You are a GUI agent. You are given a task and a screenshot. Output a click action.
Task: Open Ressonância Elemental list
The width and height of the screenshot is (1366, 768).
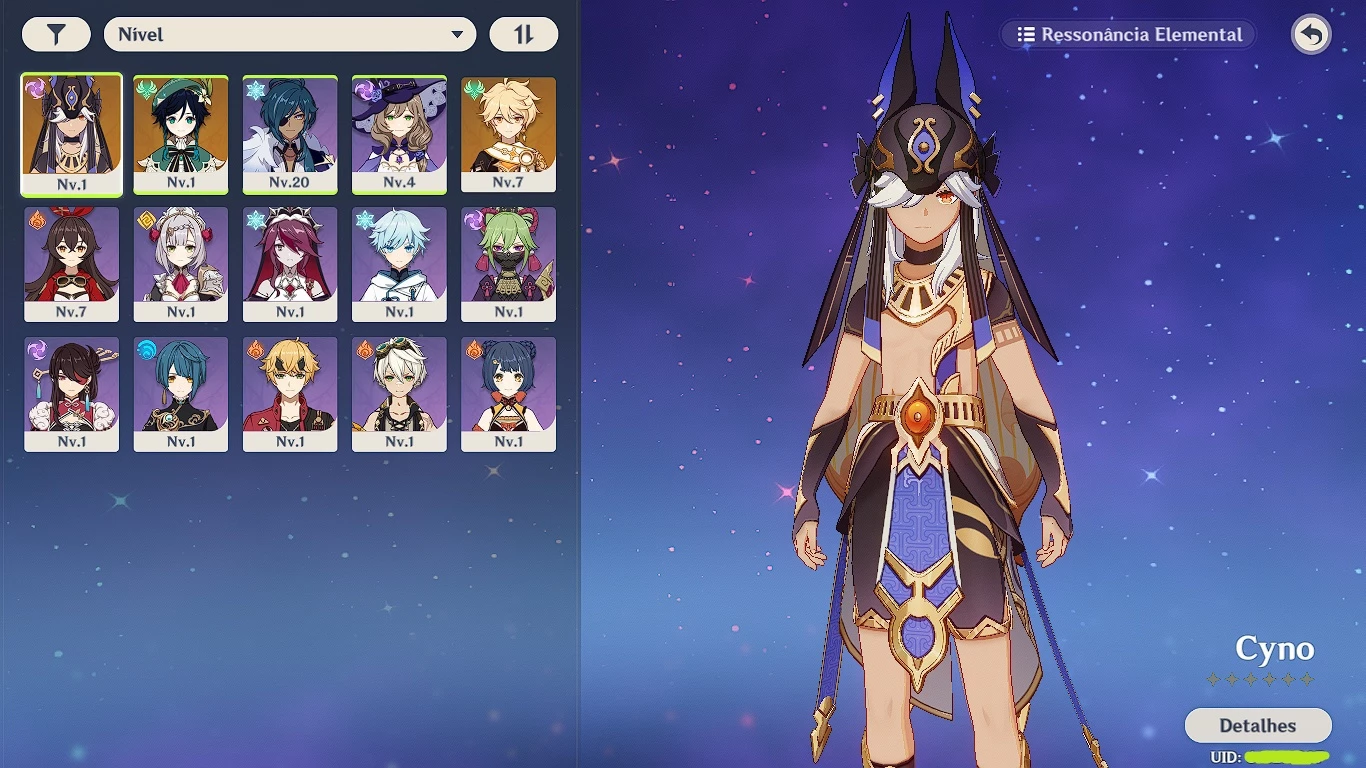pyautogui.click(x=1129, y=35)
